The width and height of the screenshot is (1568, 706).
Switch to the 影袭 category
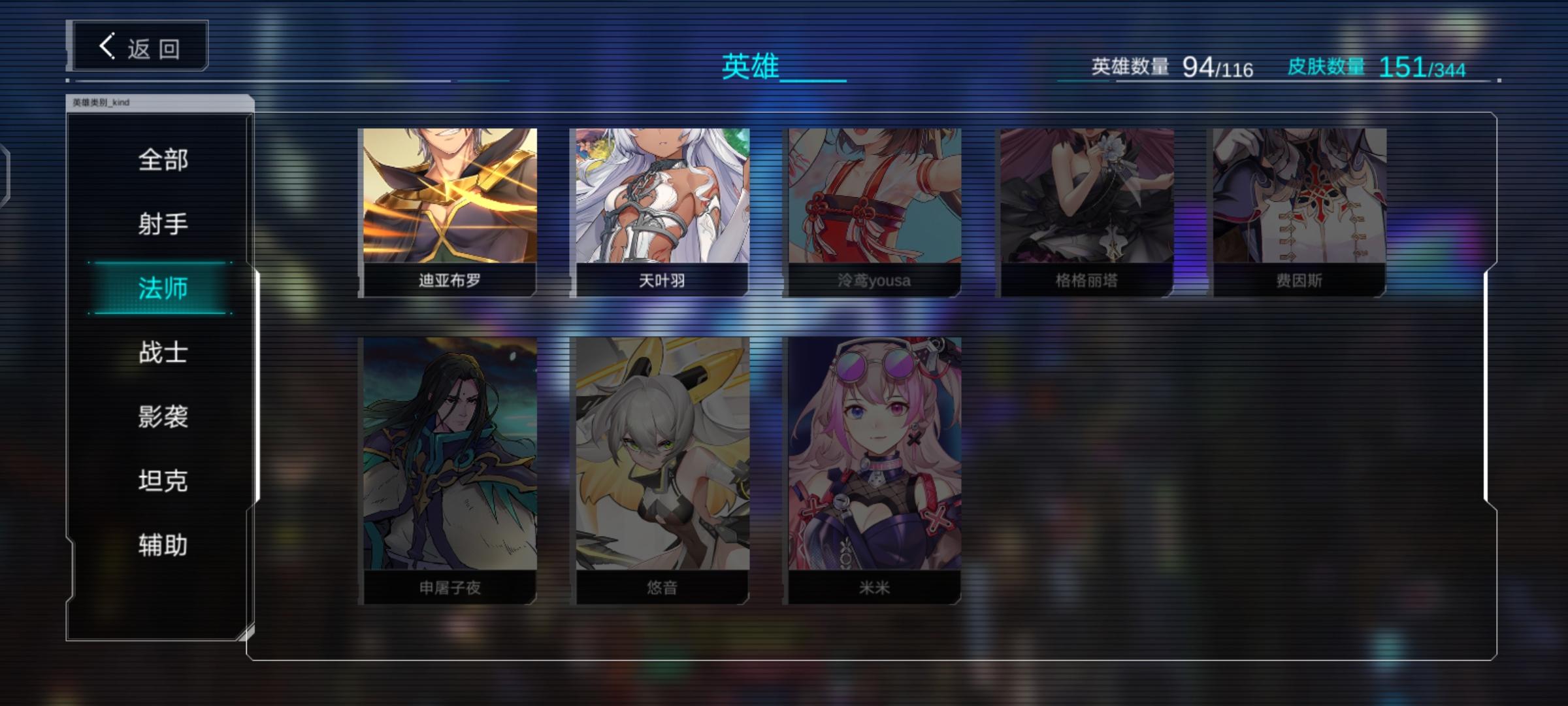tap(162, 416)
